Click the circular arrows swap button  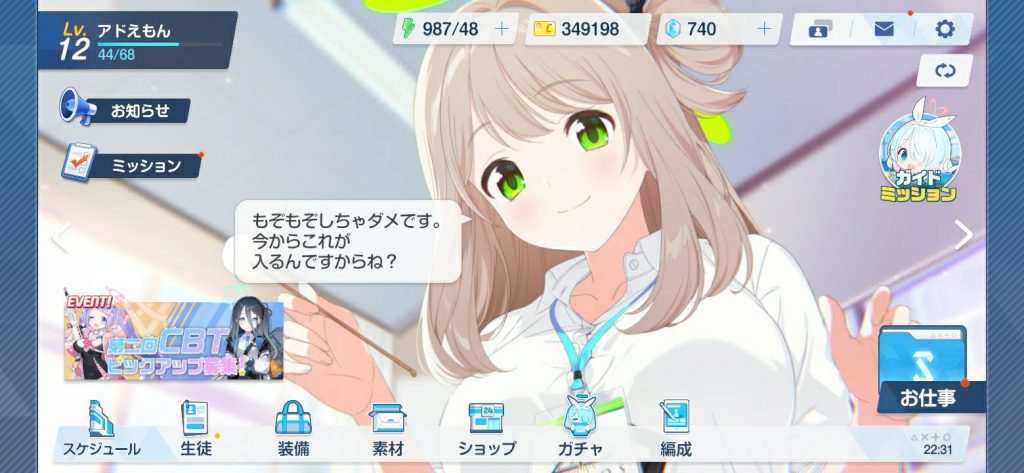945,71
